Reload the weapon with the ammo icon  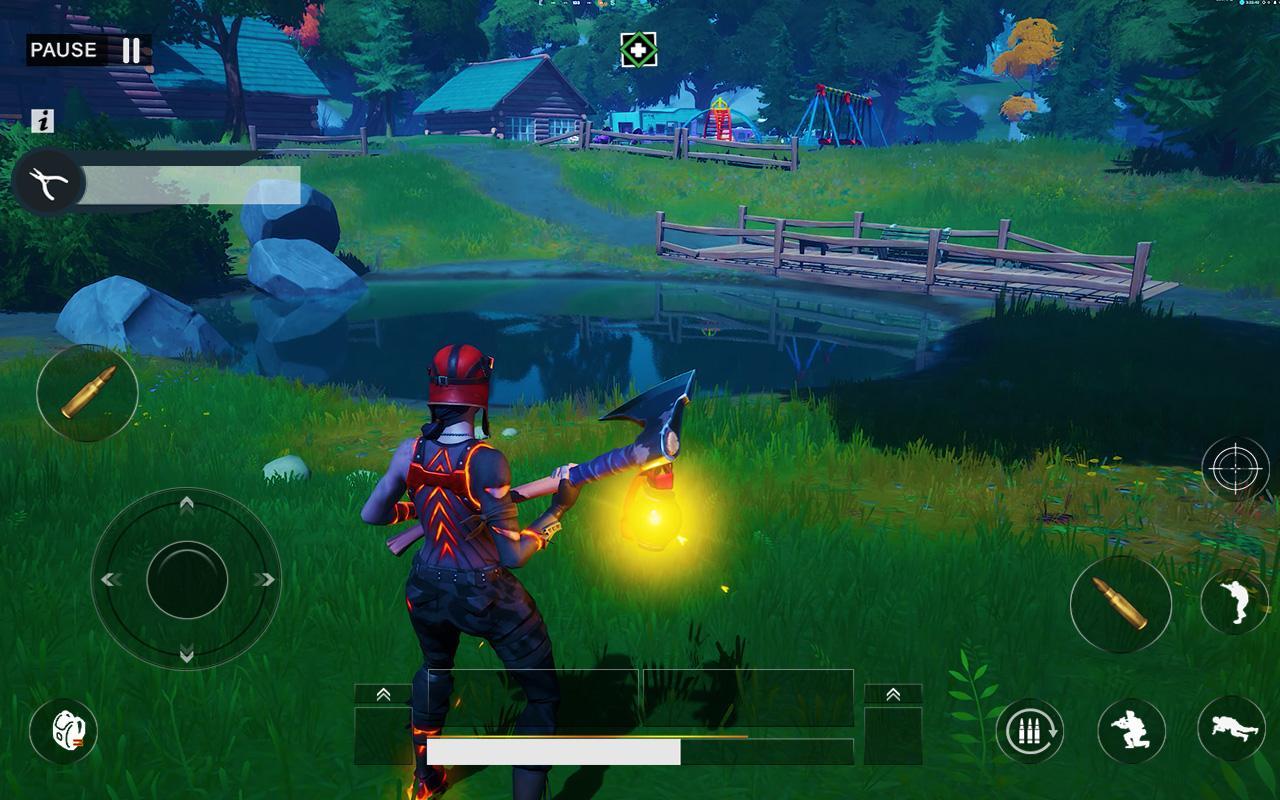pos(1029,731)
